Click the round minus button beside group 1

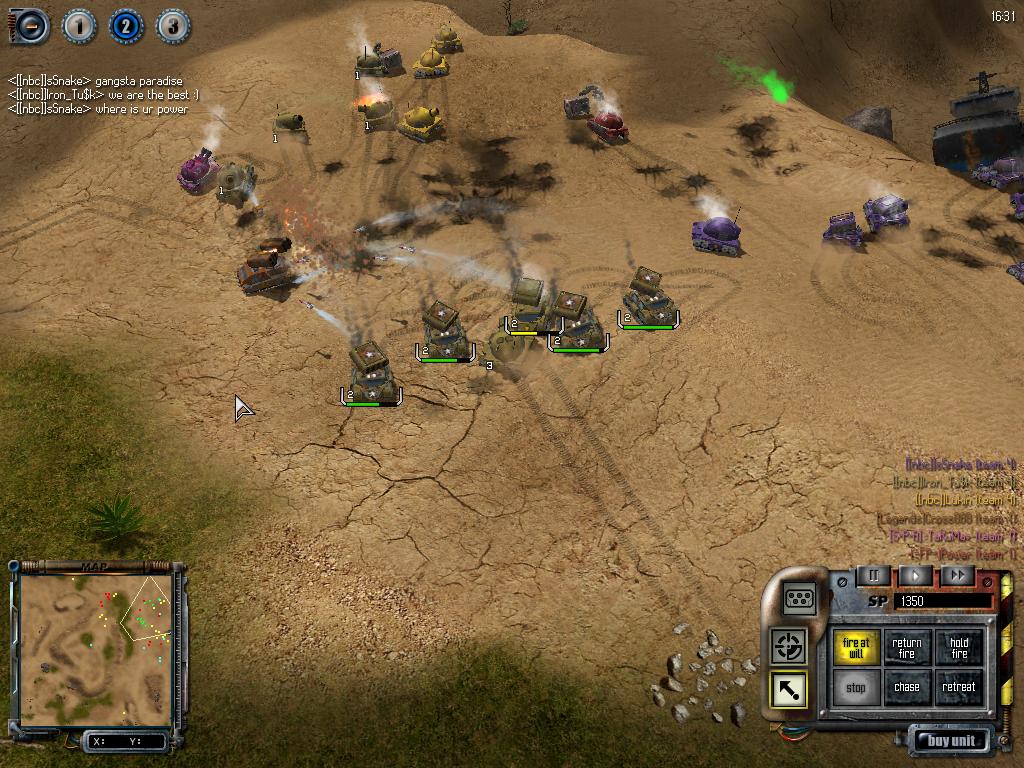click(30, 26)
